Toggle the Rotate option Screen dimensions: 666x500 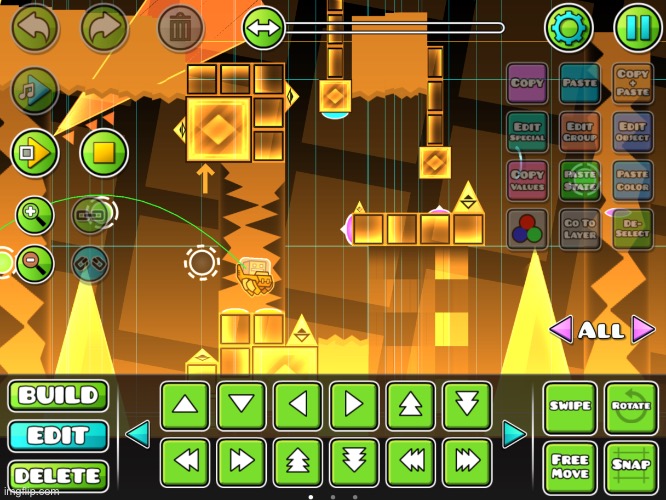pos(631,406)
